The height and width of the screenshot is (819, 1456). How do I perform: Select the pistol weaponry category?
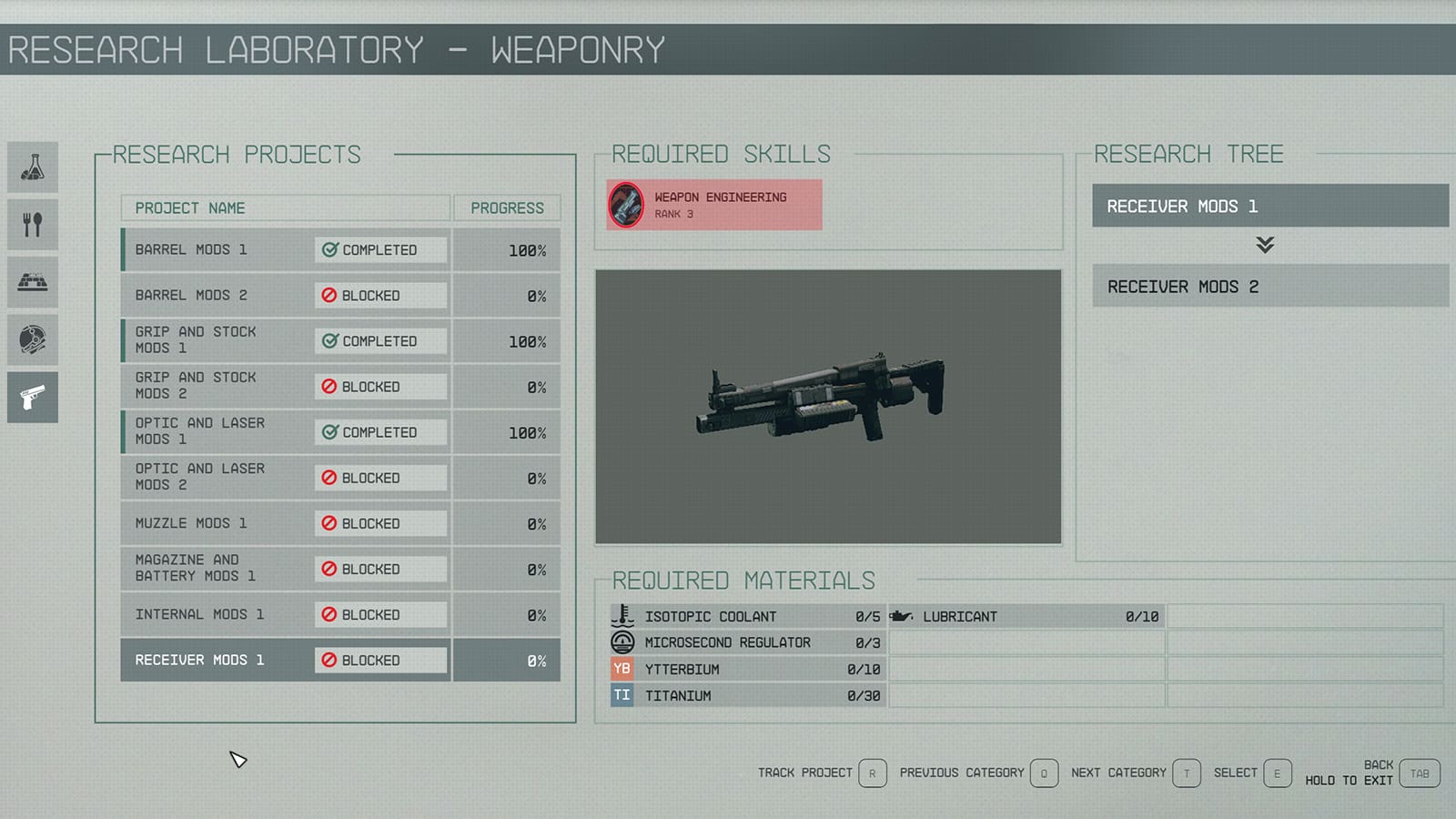[33, 397]
